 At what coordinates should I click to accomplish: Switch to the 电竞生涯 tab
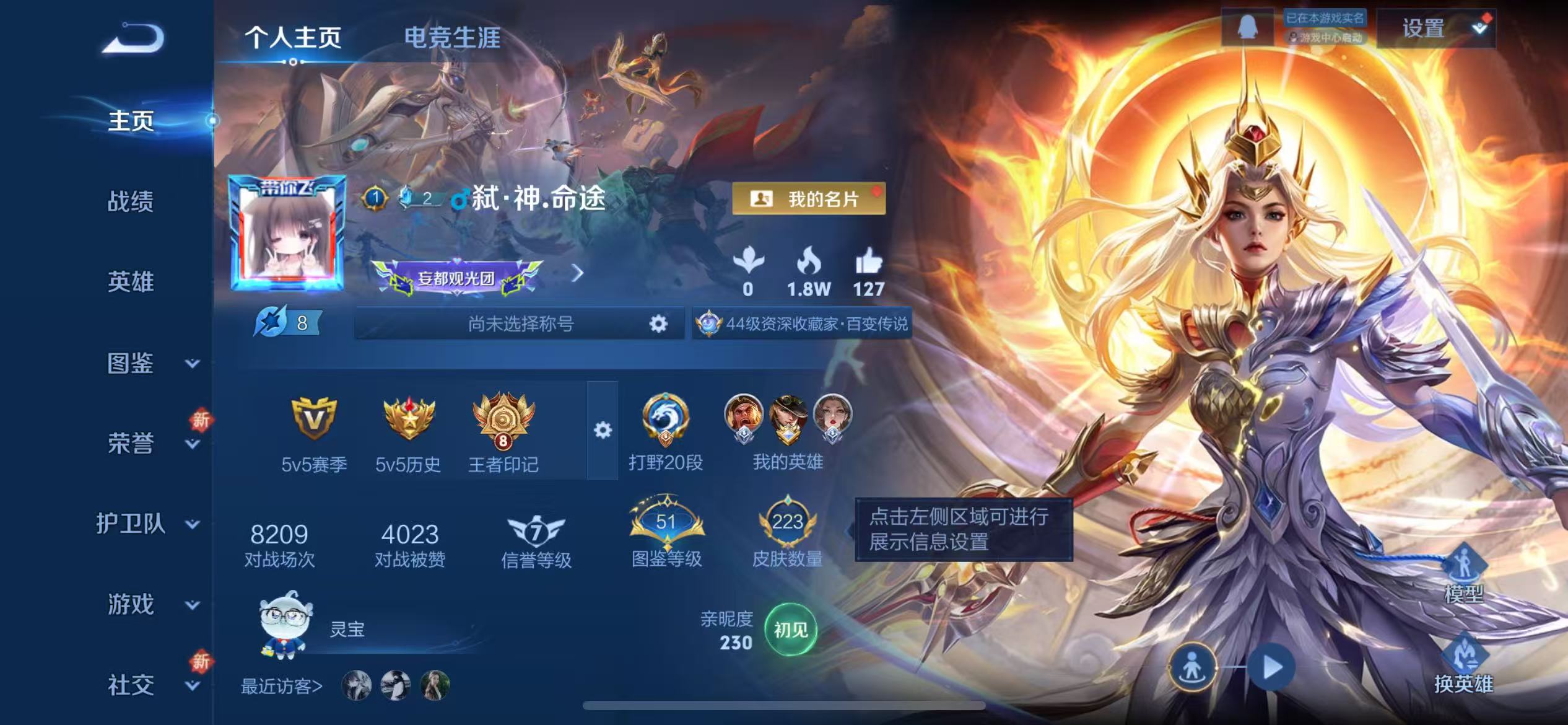pyautogui.click(x=453, y=38)
